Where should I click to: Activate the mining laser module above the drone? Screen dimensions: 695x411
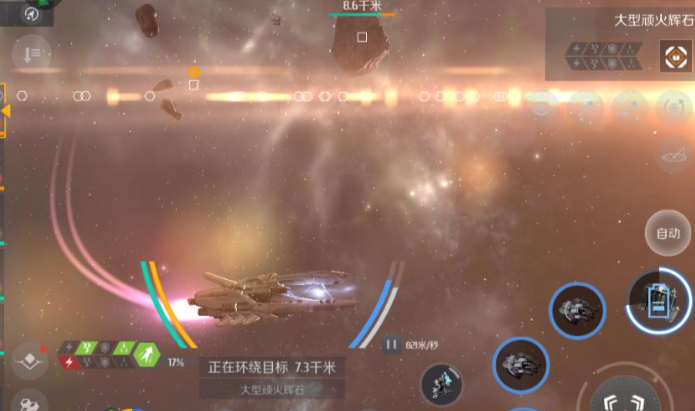point(520,364)
